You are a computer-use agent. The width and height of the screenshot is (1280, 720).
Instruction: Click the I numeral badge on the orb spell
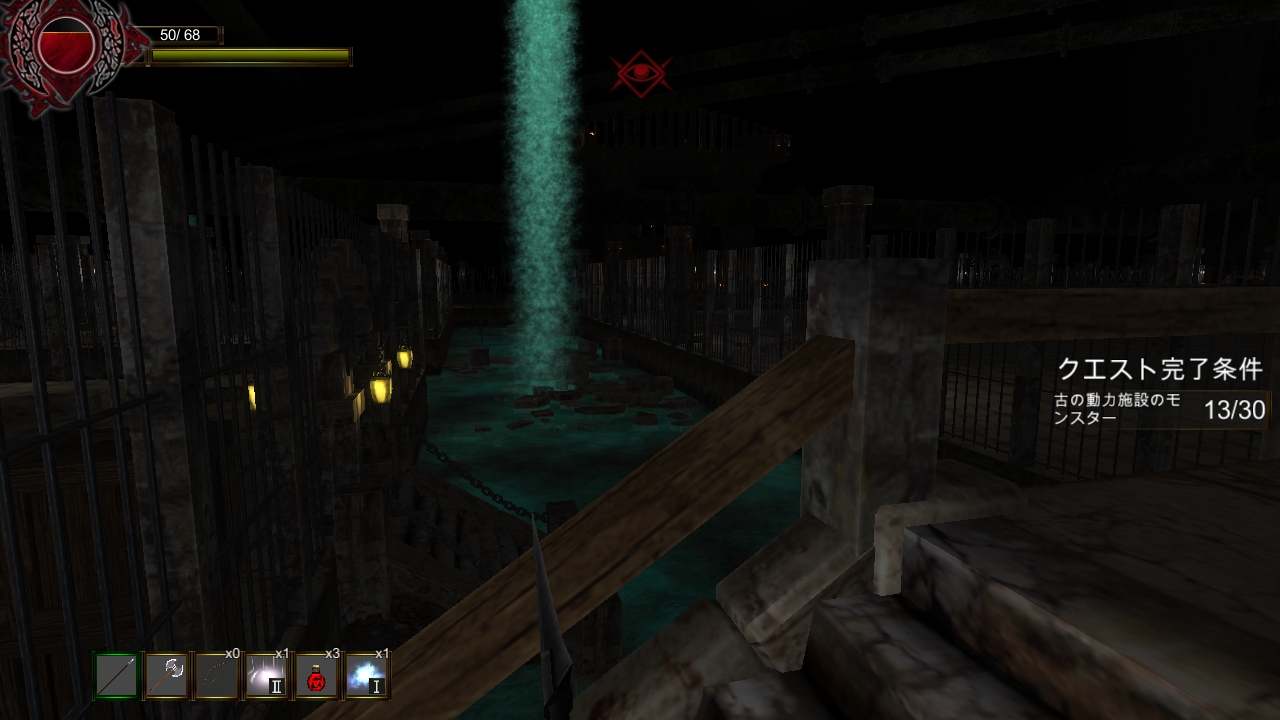pos(377,686)
